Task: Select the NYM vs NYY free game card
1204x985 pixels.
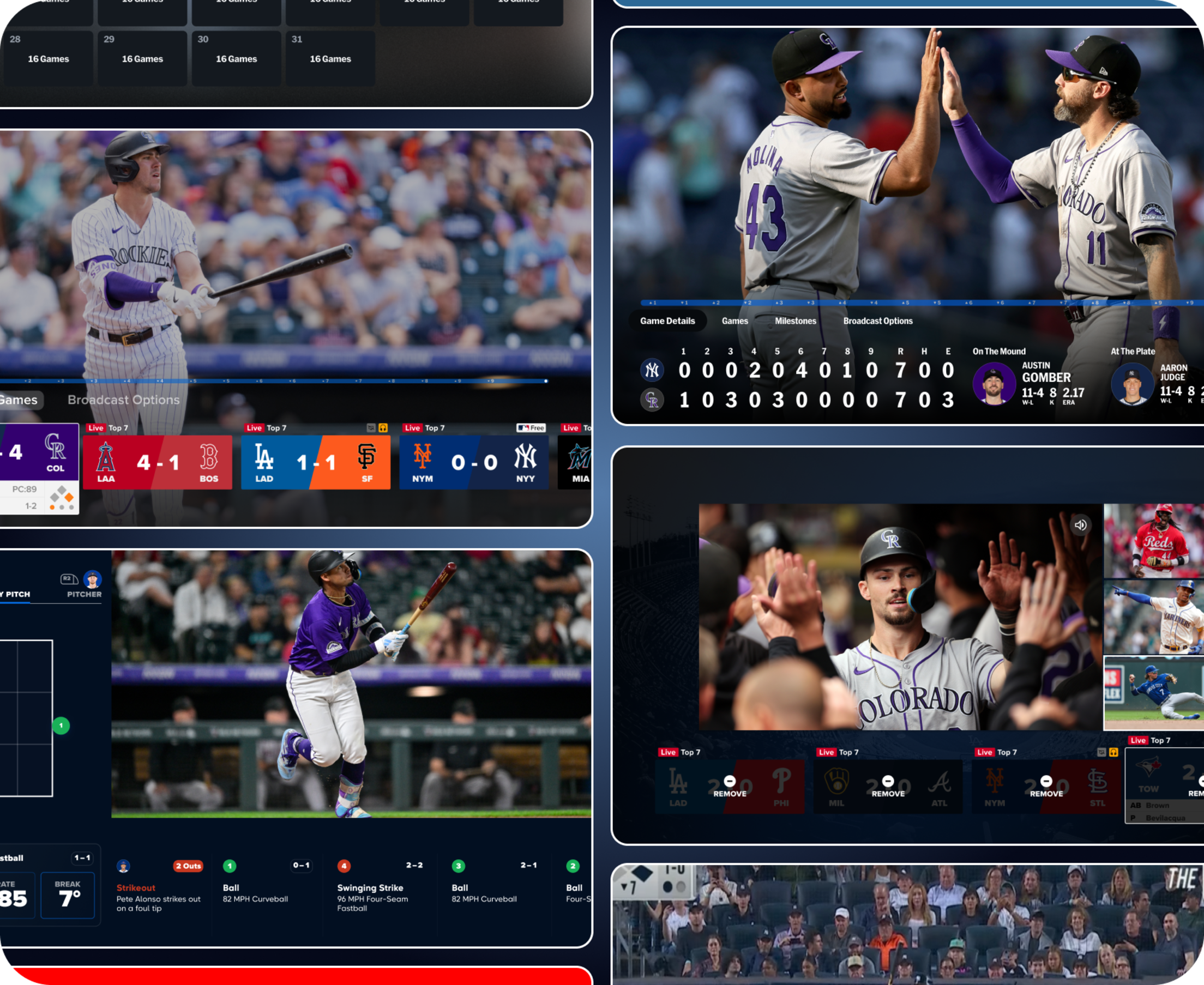Action: (474, 462)
